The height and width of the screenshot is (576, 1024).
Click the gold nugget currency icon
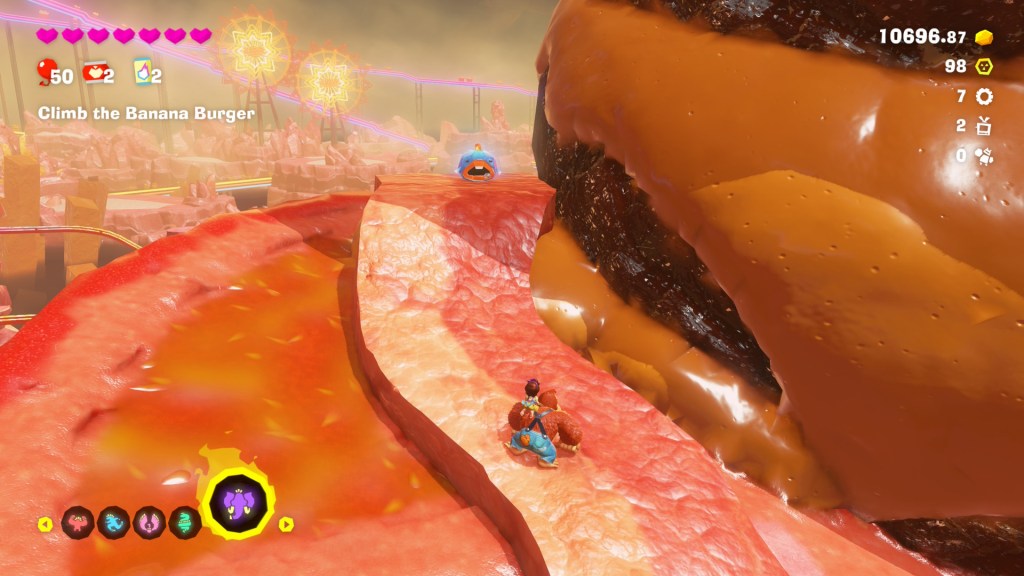(984, 37)
